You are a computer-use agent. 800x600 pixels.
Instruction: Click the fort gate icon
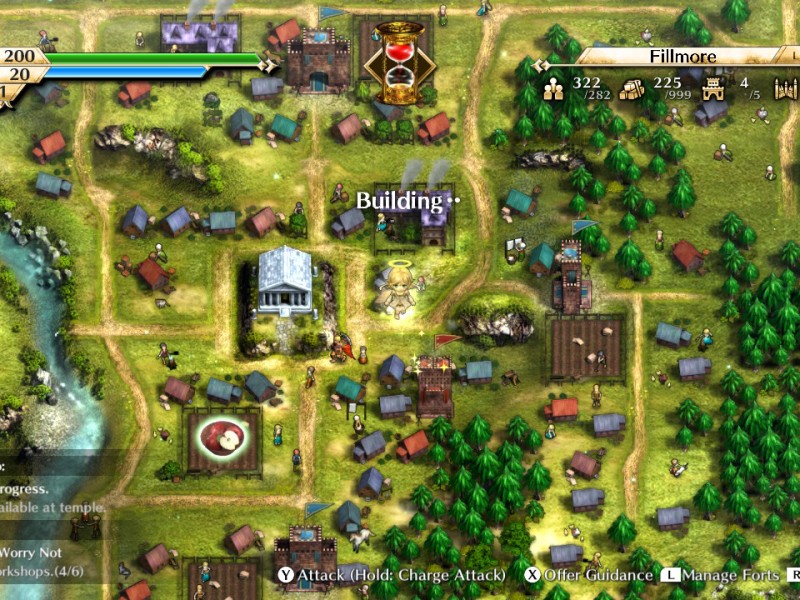pos(714,89)
